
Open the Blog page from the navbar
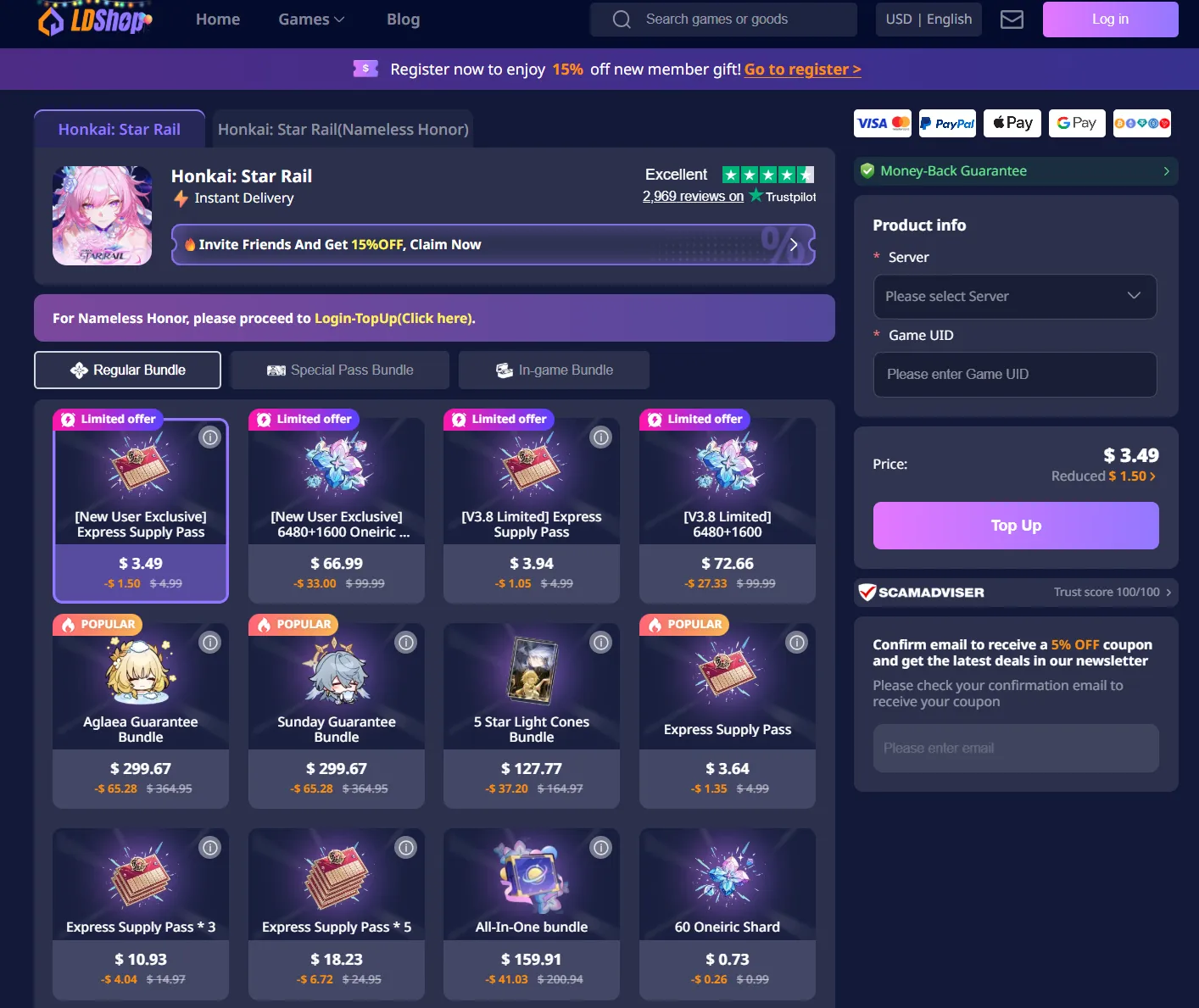click(403, 19)
